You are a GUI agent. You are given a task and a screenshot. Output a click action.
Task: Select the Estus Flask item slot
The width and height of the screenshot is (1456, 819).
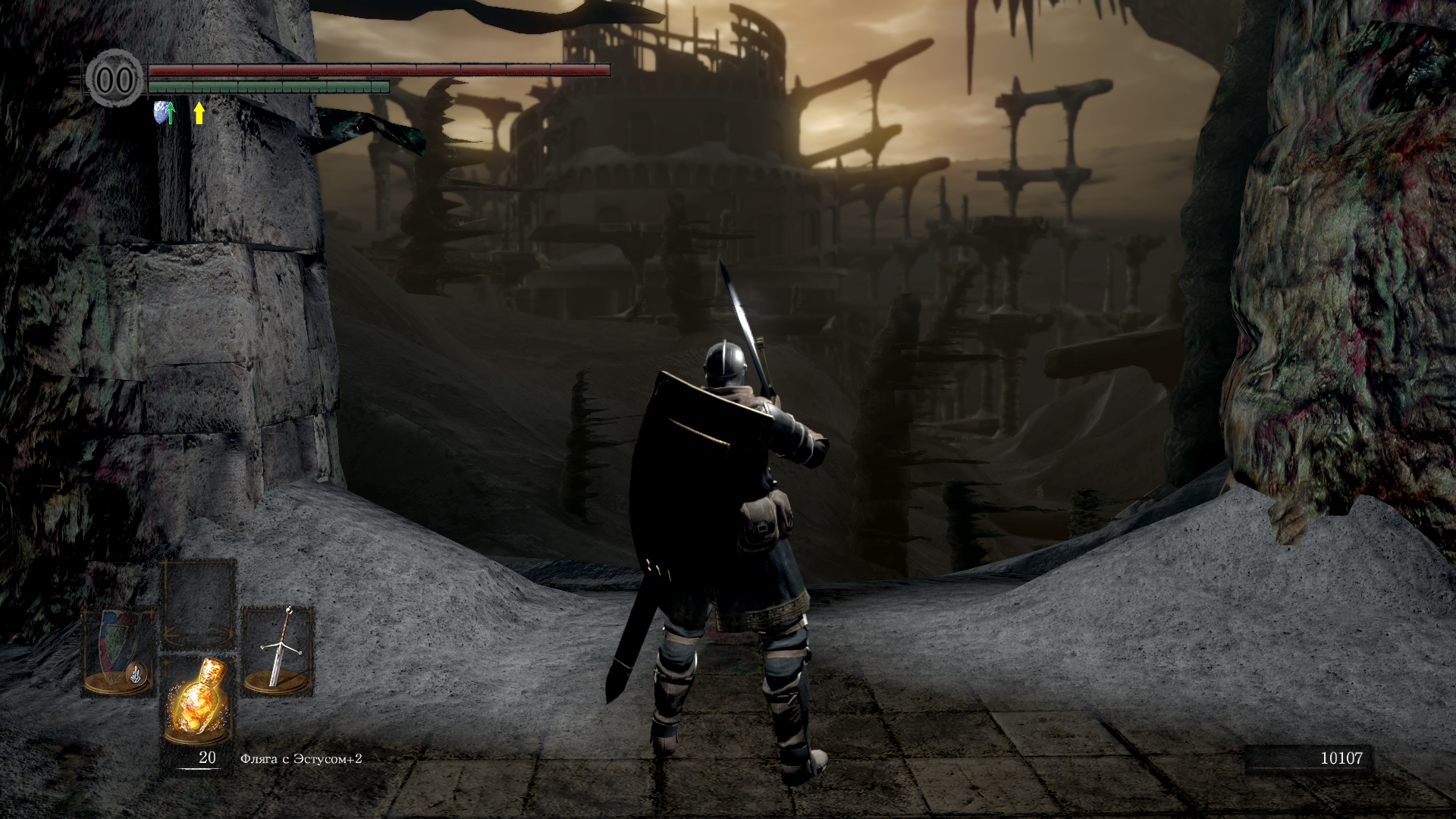(x=199, y=701)
